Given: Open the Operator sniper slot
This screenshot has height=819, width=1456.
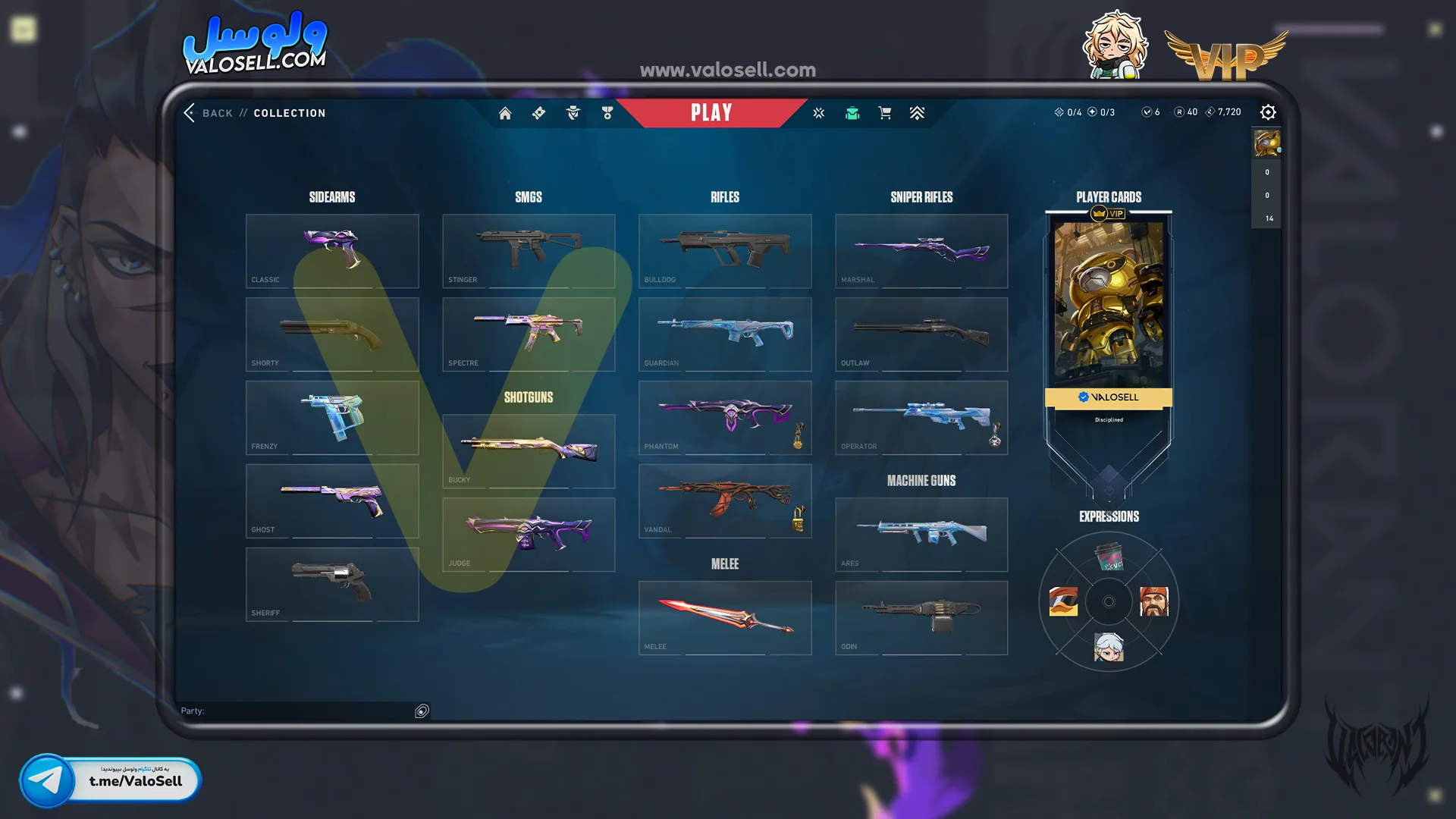Looking at the screenshot, I should point(921,418).
